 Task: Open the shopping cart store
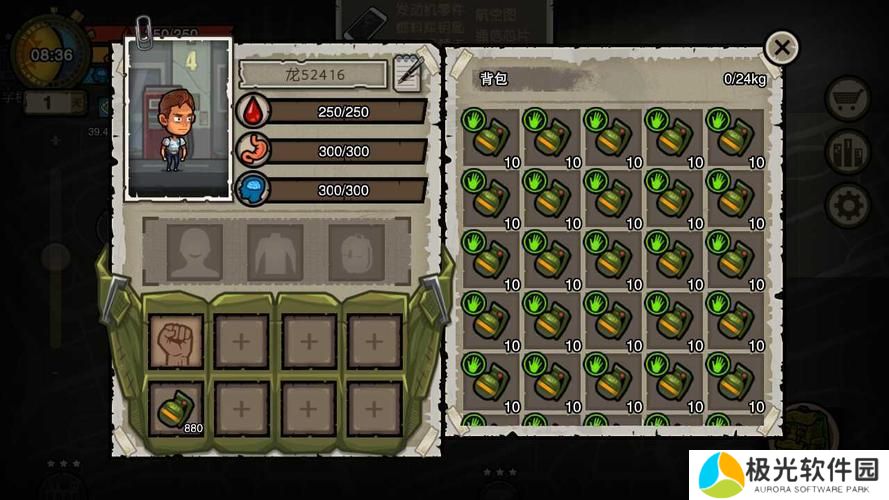(848, 99)
